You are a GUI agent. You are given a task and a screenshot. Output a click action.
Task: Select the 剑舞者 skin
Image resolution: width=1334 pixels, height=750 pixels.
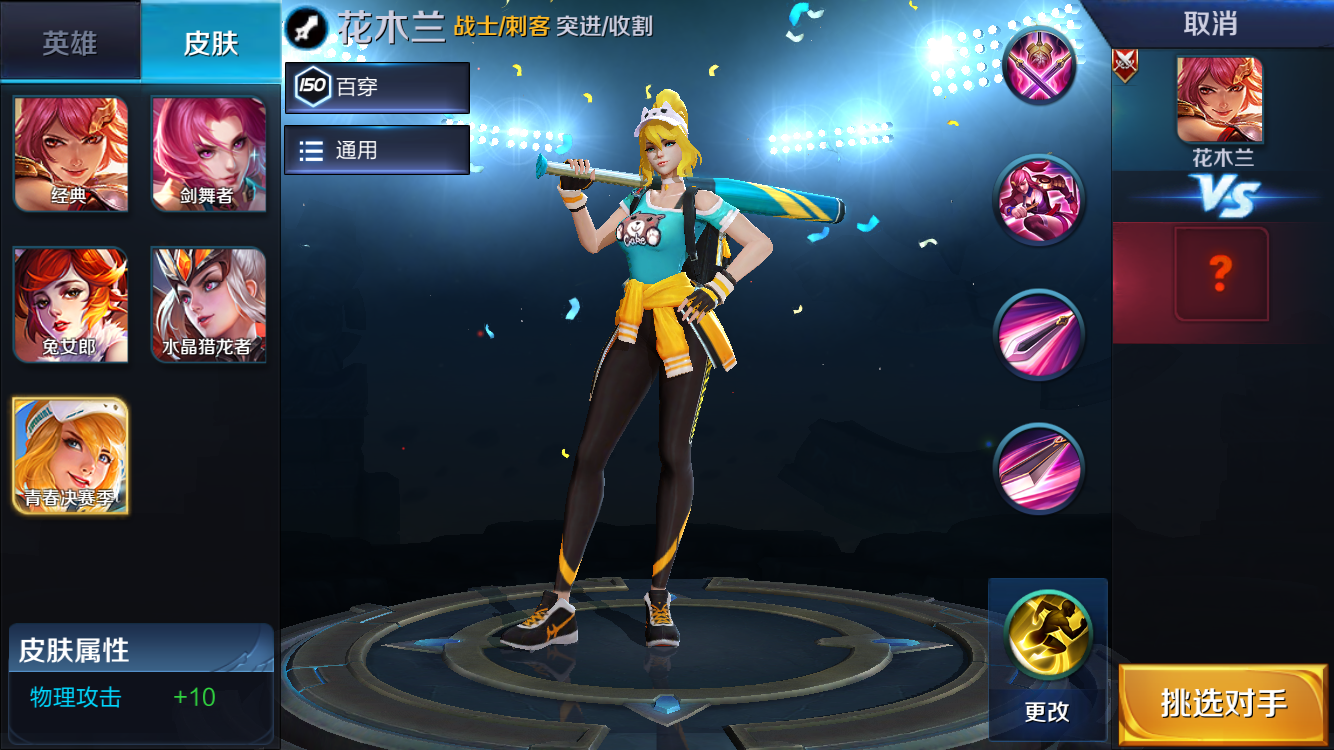(x=208, y=155)
